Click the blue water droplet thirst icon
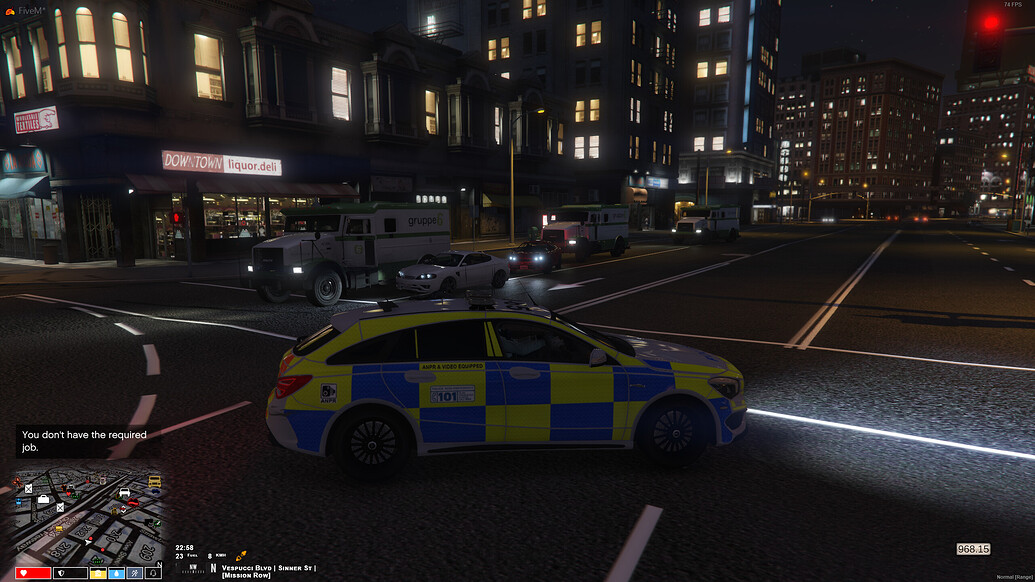The image size is (1035, 582). 116,573
